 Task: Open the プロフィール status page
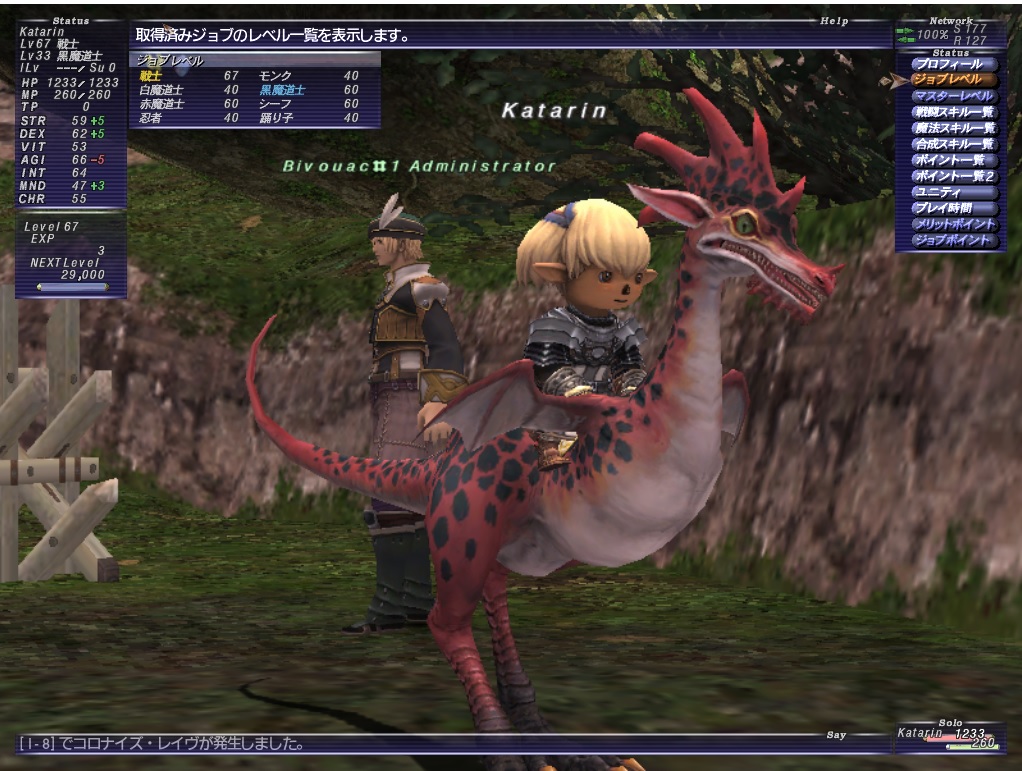pyautogui.click(x=953, y=64)
